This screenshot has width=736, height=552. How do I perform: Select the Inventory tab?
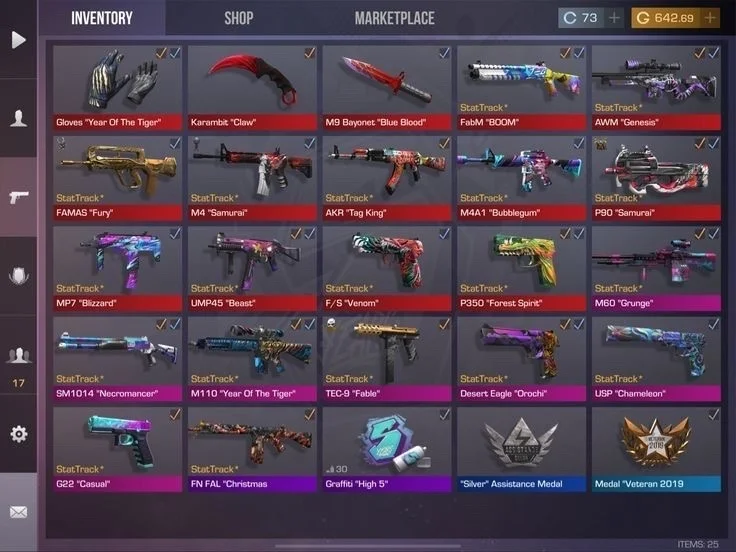[x=101, y=18]
